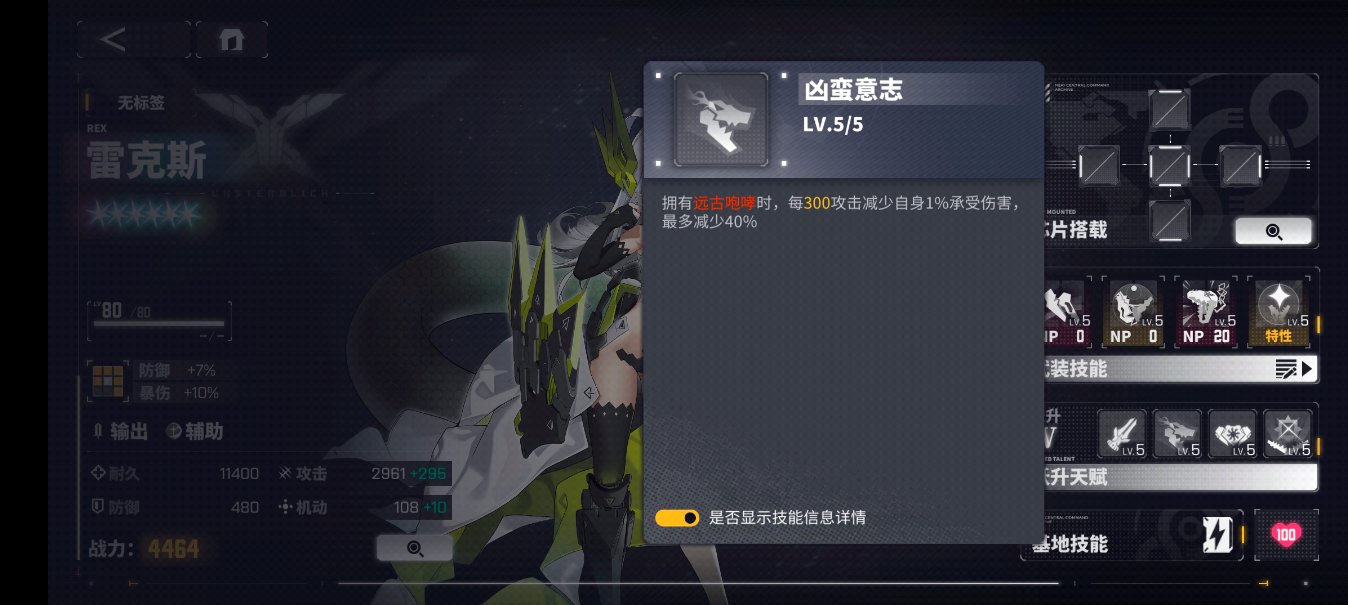Inspect chip loadout with magnifier button
The image size is (1348, 605).
pos(1272,231)
